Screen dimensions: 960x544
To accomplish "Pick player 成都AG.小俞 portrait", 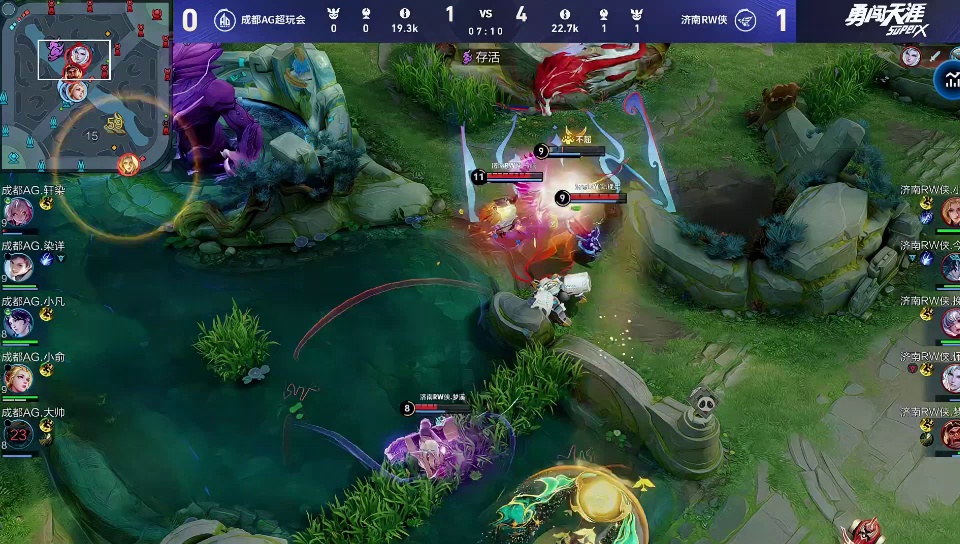I will pyautogui.click(x=20, y=378).
